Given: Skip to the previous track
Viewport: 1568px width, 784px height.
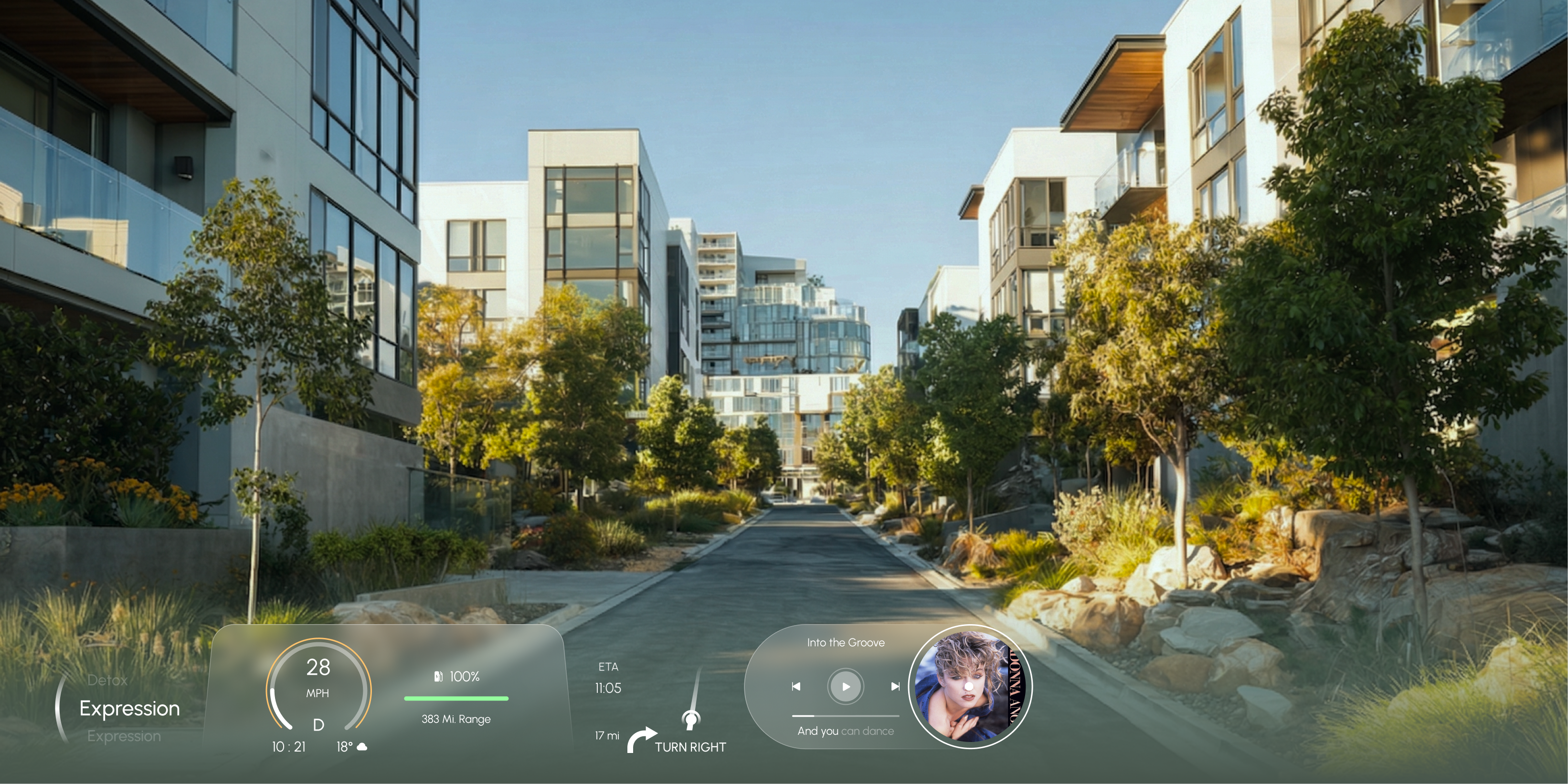Looking at the screenshot, I should (x=795, y=687).
